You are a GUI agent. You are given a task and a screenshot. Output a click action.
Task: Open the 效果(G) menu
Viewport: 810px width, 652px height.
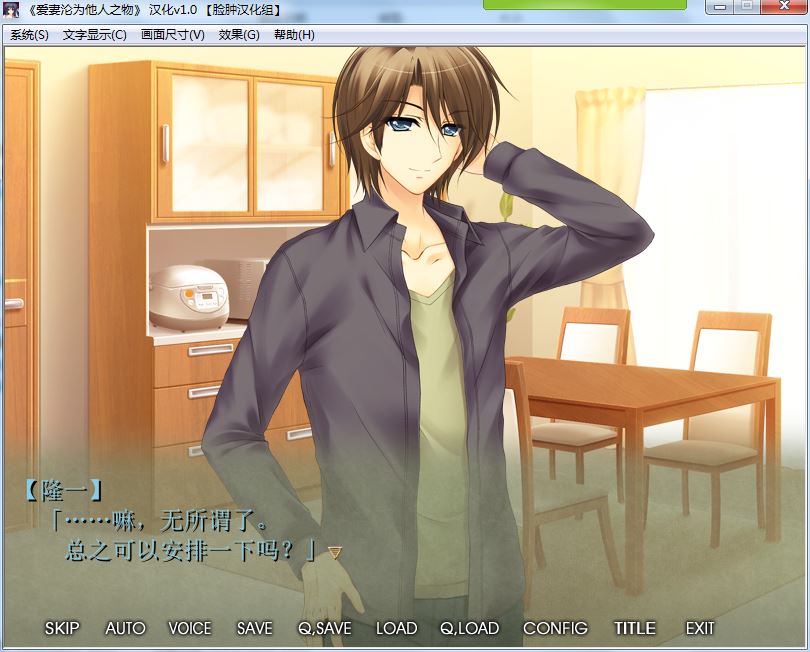pyautogui.click(x=239, y=35)
